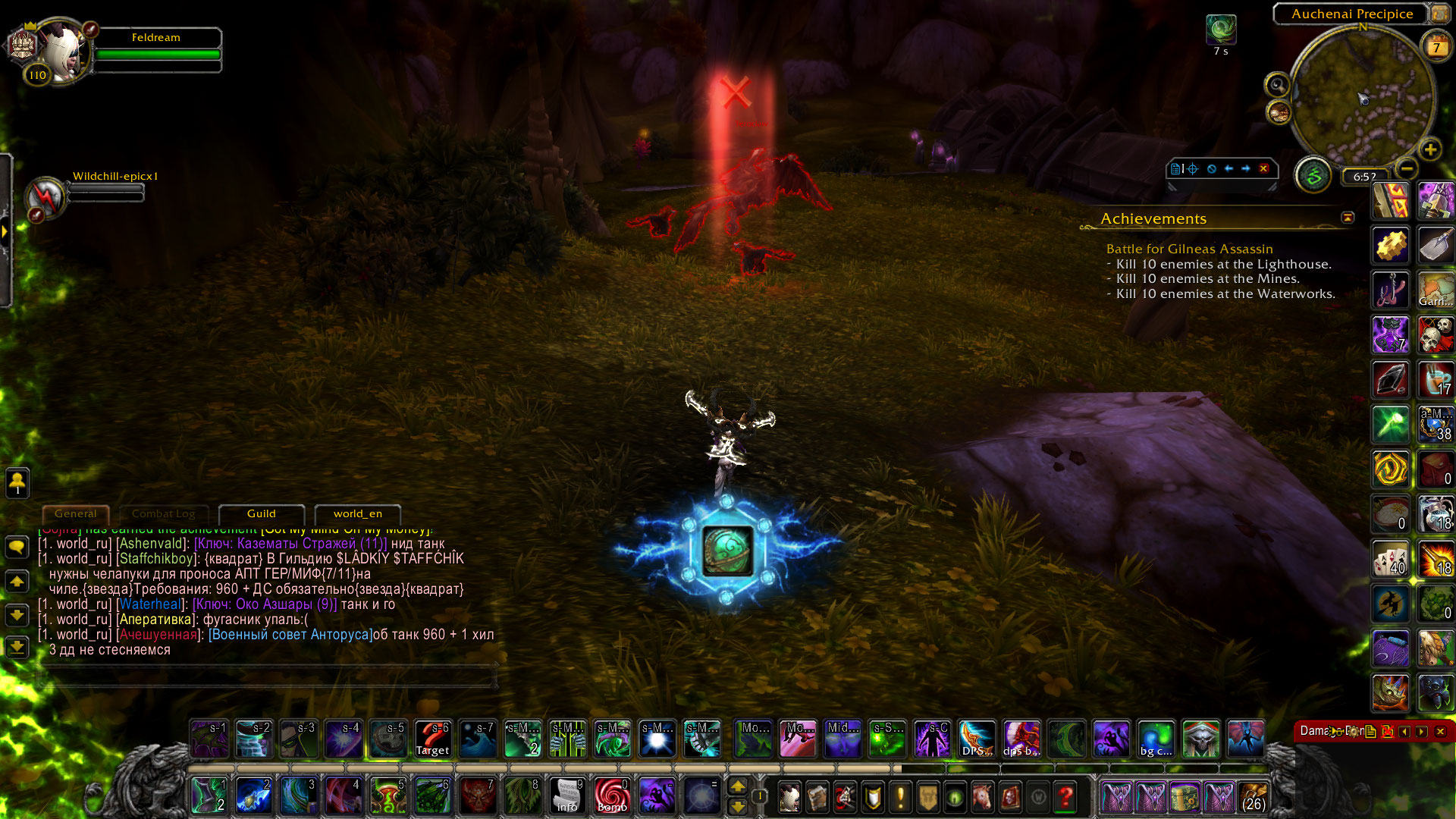Select the Feldream player portrait

(61, 52)
